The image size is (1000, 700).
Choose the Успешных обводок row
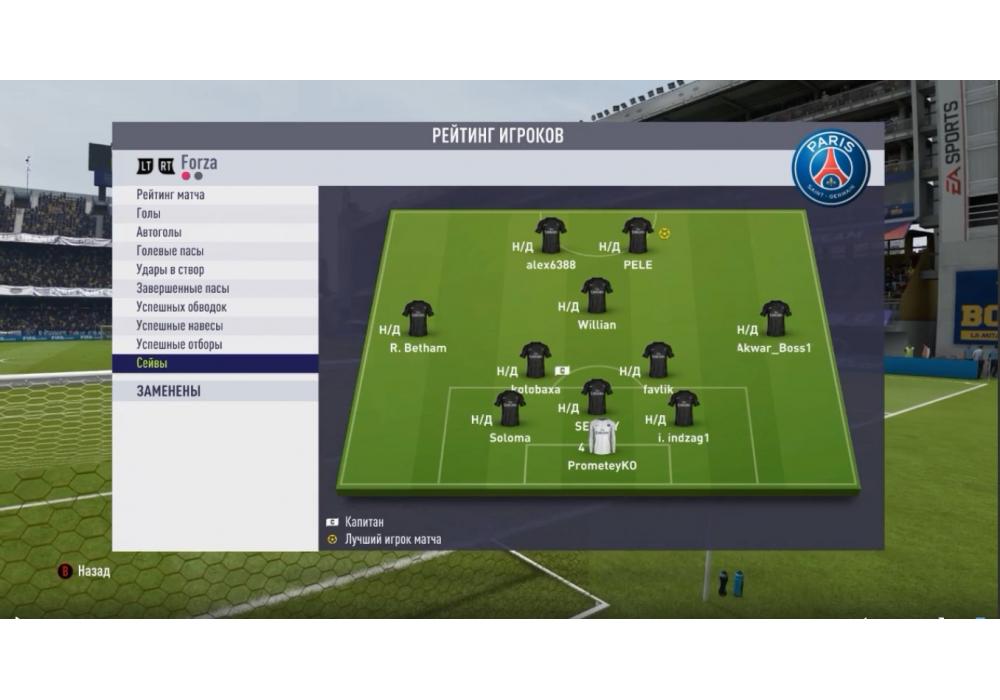coord(216,307)
